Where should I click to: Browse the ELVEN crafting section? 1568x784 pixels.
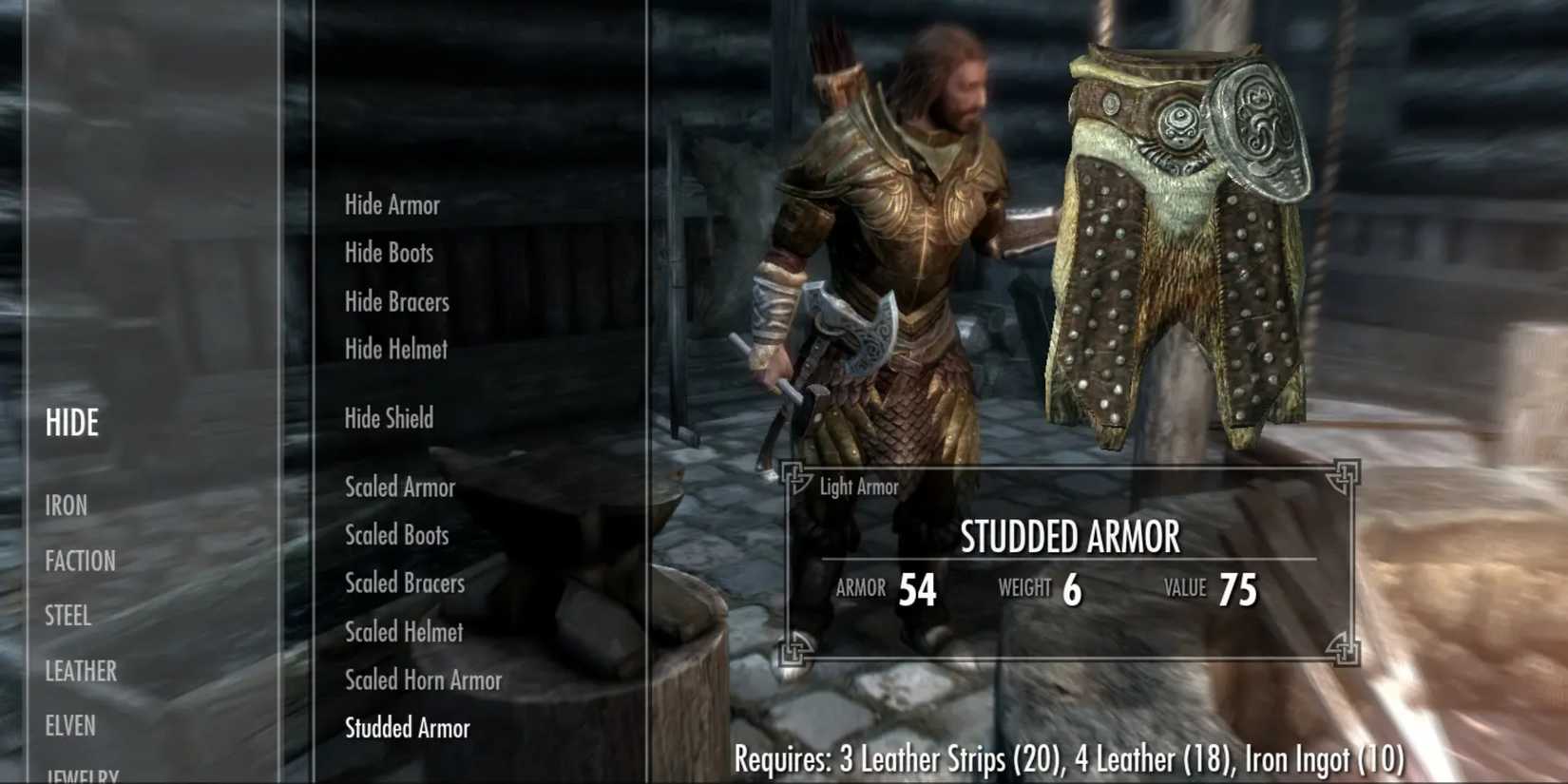tap(67, 726)
